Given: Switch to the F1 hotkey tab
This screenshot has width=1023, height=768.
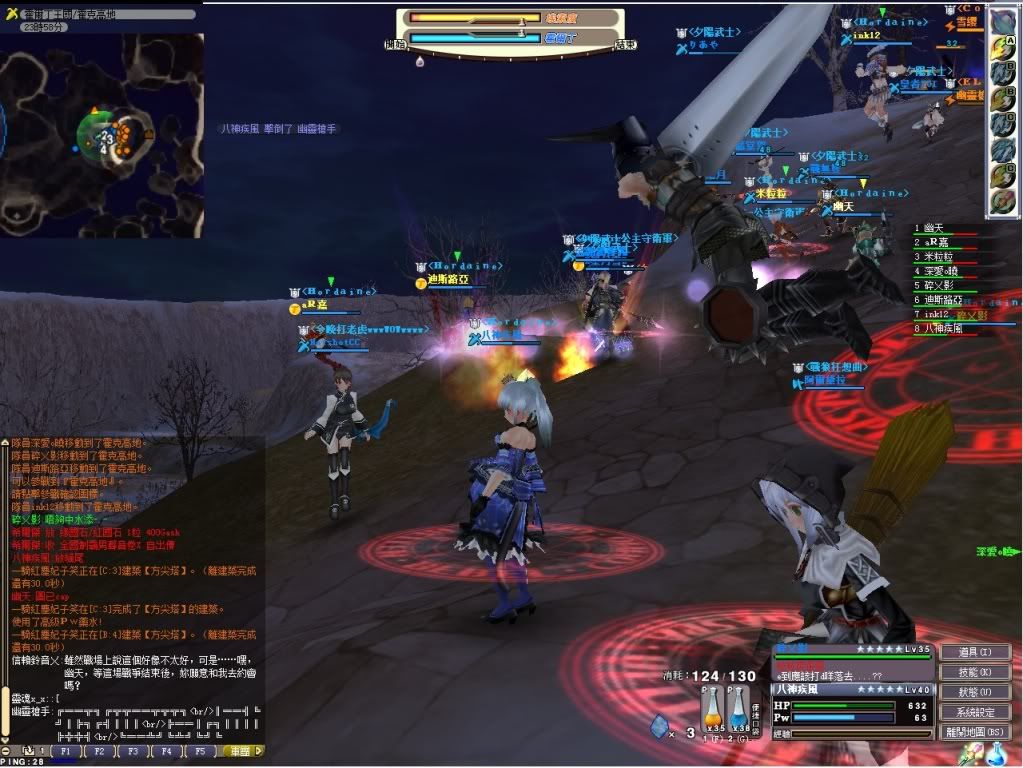Looking at the screenshot, I should click(x=66, y=750).
